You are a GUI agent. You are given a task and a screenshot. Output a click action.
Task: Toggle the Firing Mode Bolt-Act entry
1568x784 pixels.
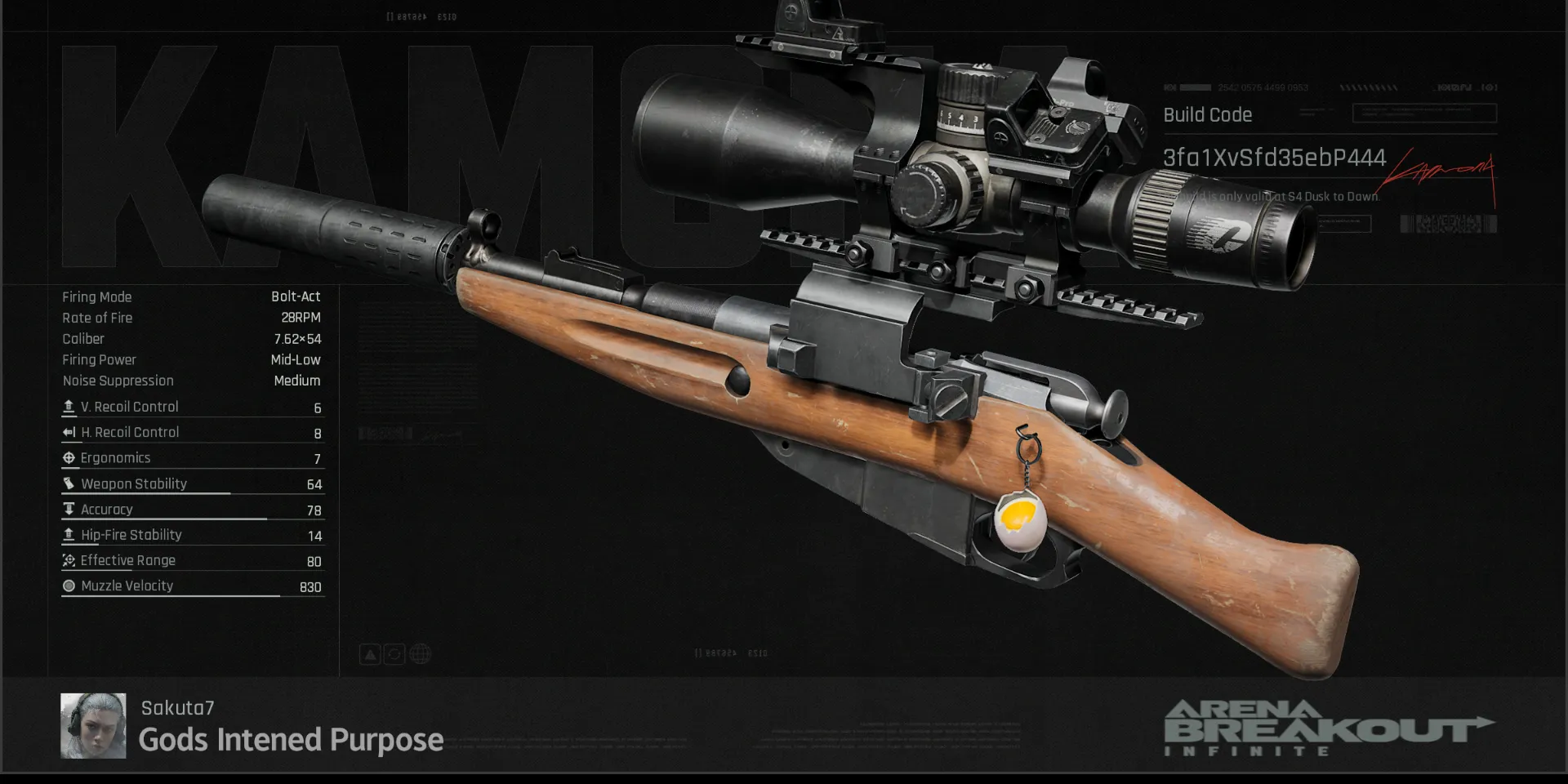191,296
